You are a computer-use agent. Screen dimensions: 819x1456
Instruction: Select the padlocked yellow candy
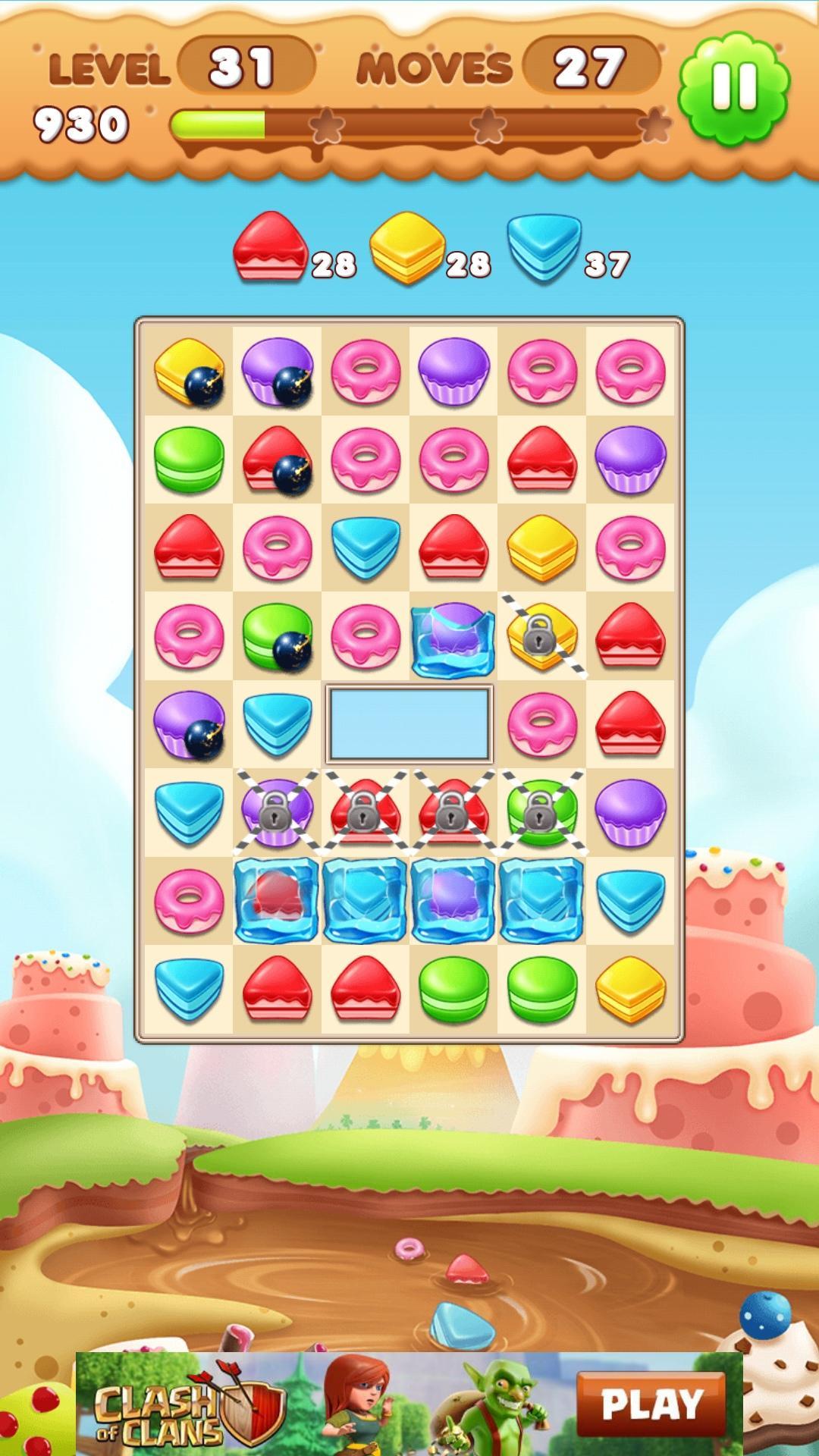pyautogui.click(x=541, y=635)
